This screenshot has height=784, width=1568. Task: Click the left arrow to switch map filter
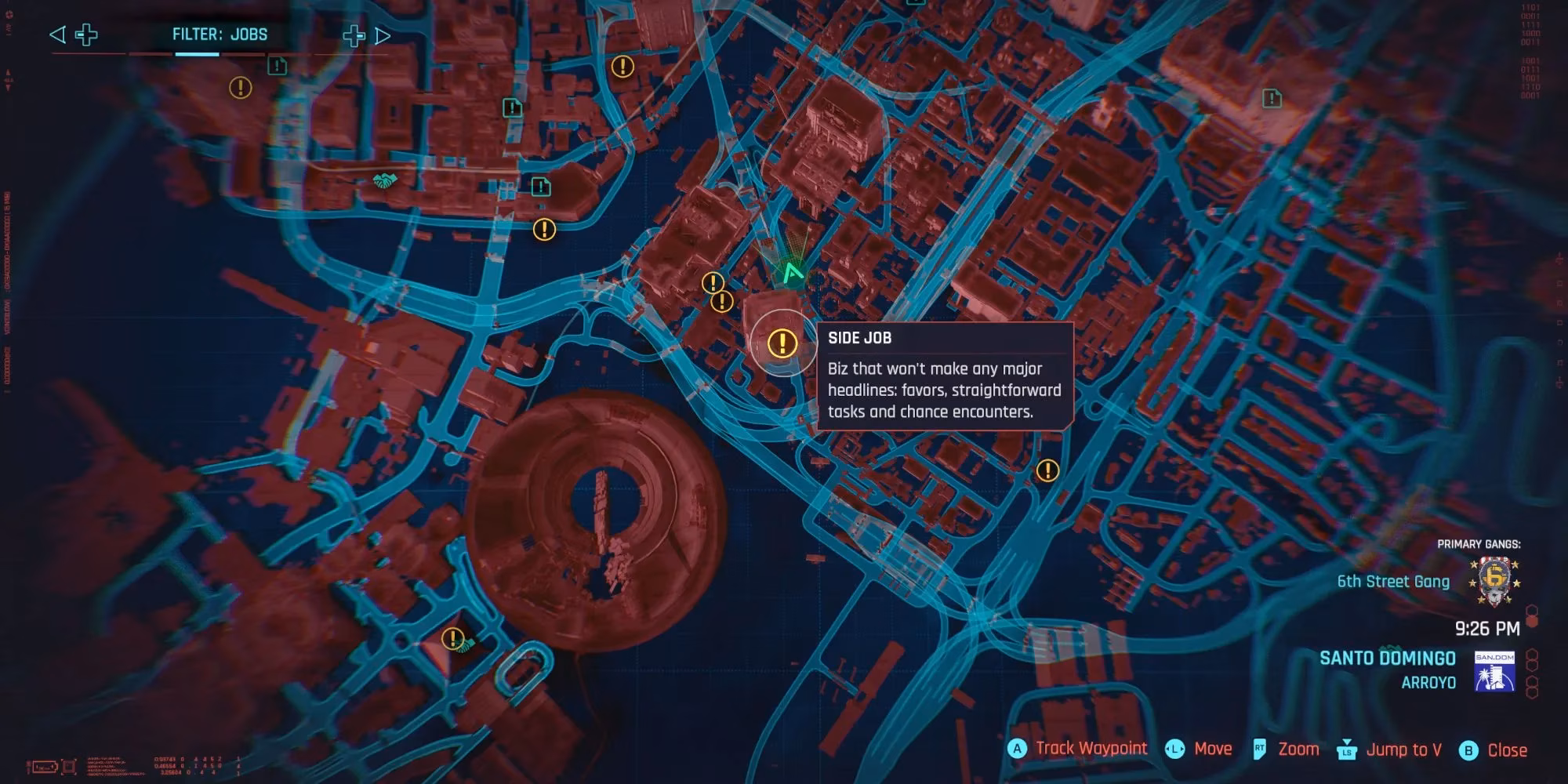point(56,34)
